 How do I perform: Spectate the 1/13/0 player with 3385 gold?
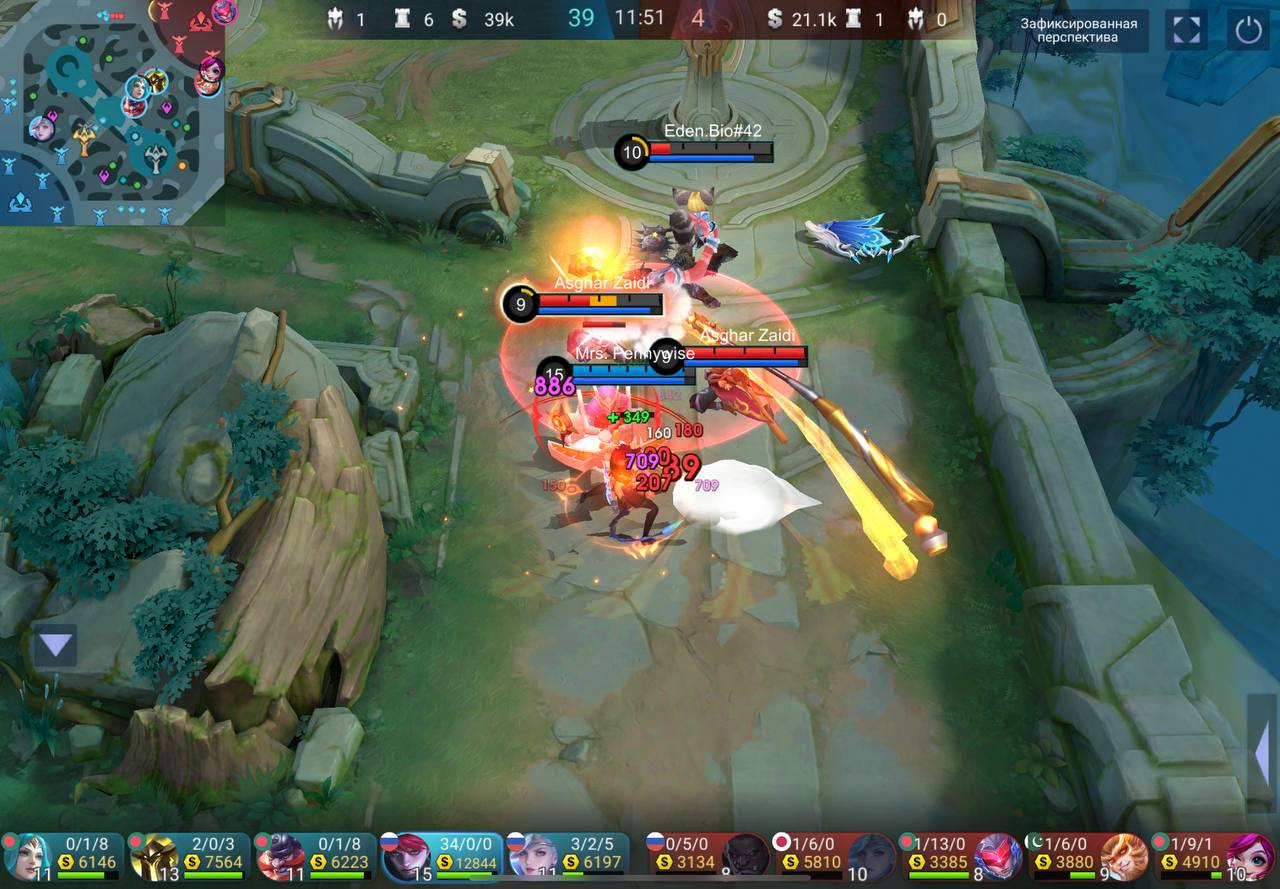[x=960, y=856]
